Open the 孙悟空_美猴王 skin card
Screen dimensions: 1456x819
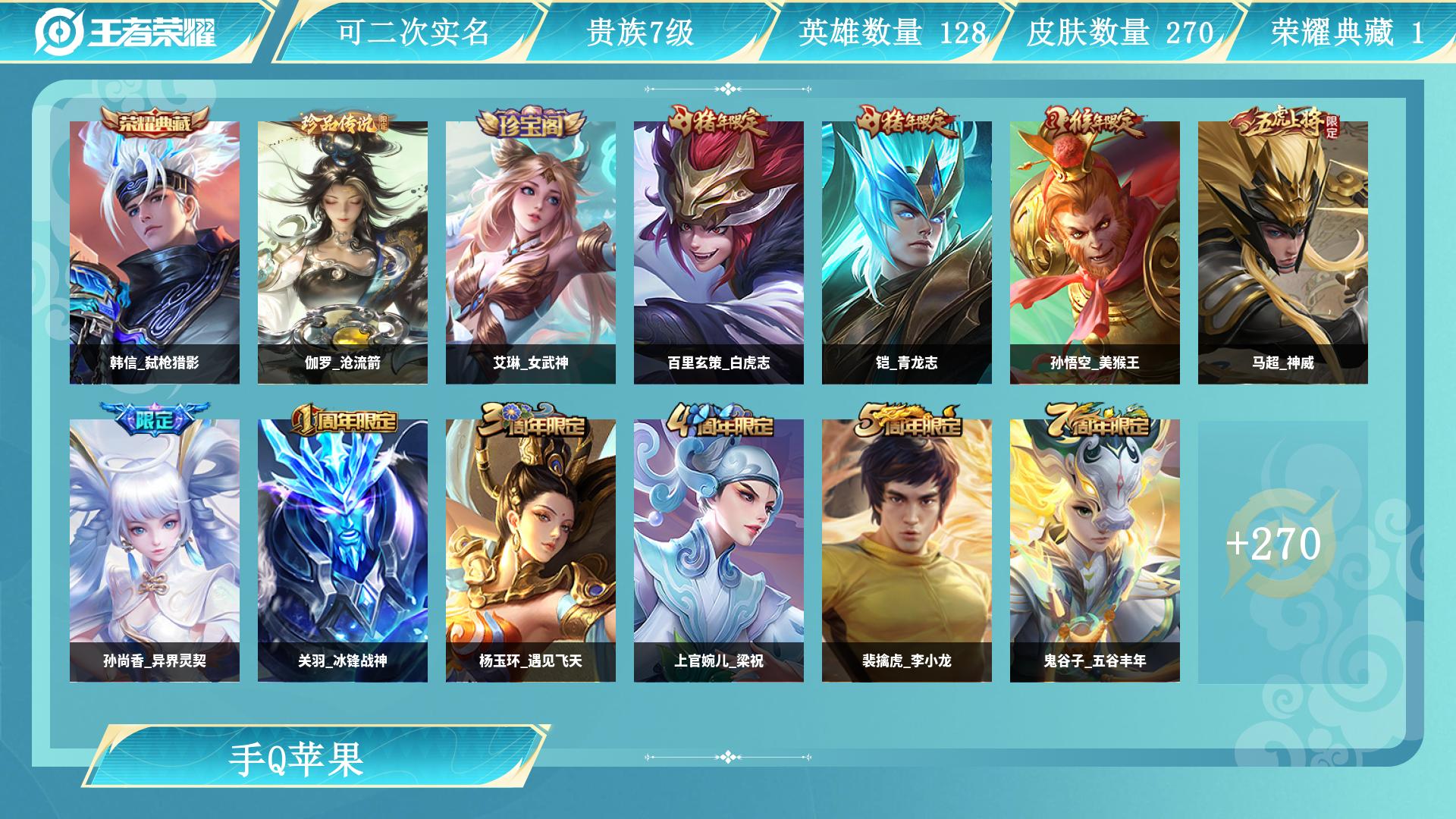point(1095,253)
